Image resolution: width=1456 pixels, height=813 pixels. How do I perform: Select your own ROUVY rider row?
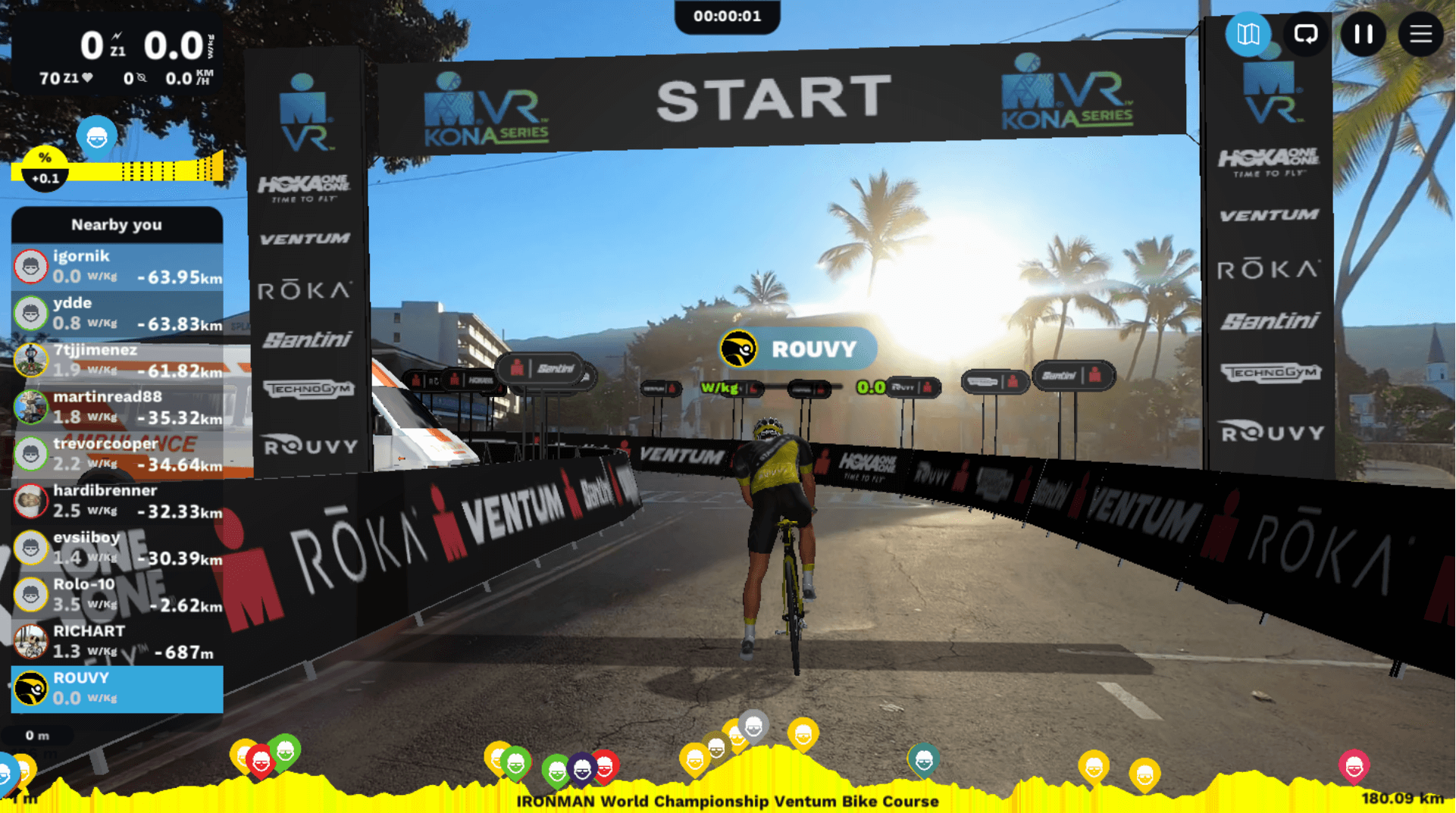click(x=117, y=689)
